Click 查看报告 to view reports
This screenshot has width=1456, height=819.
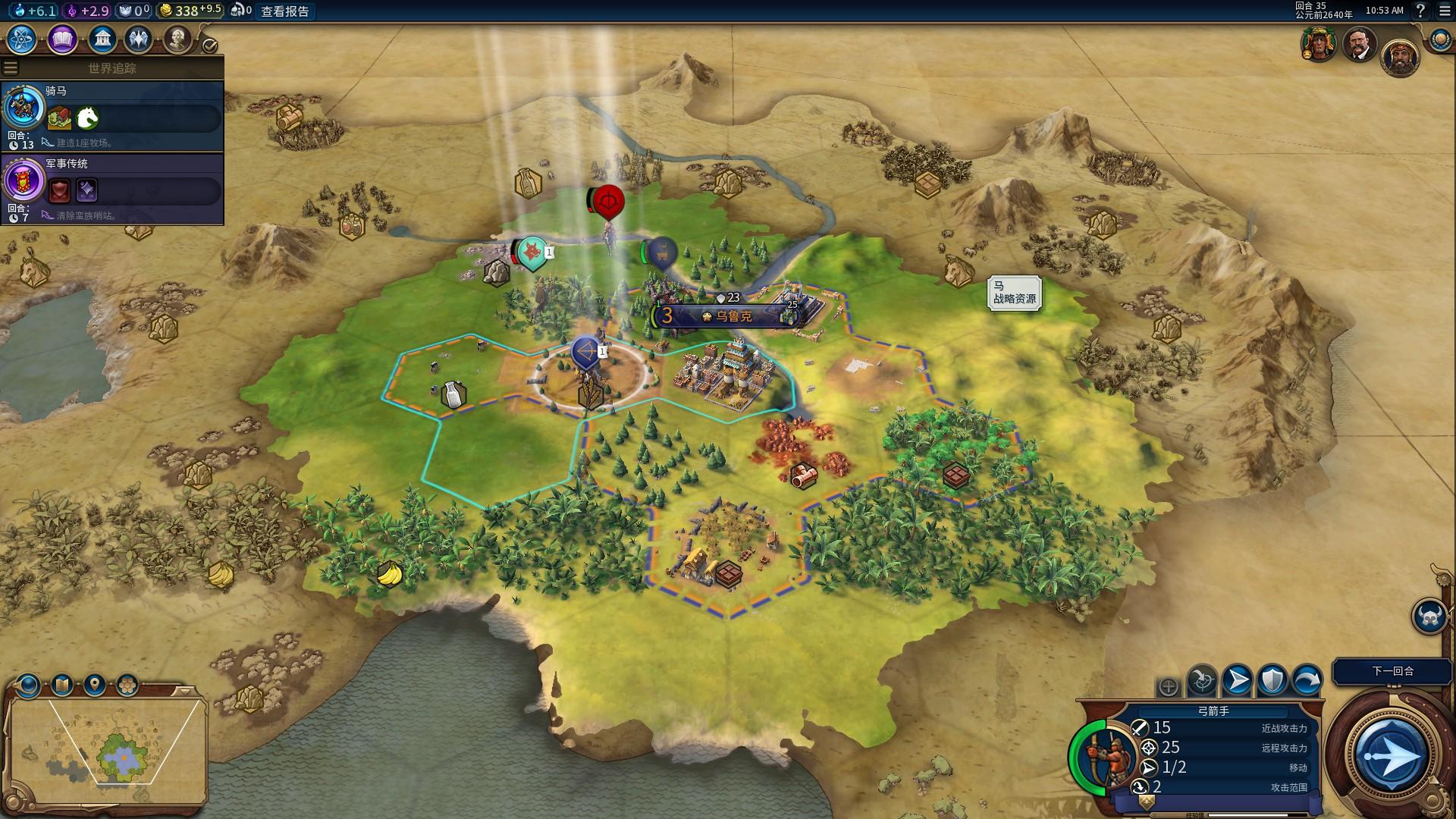(x=285, y=11)
